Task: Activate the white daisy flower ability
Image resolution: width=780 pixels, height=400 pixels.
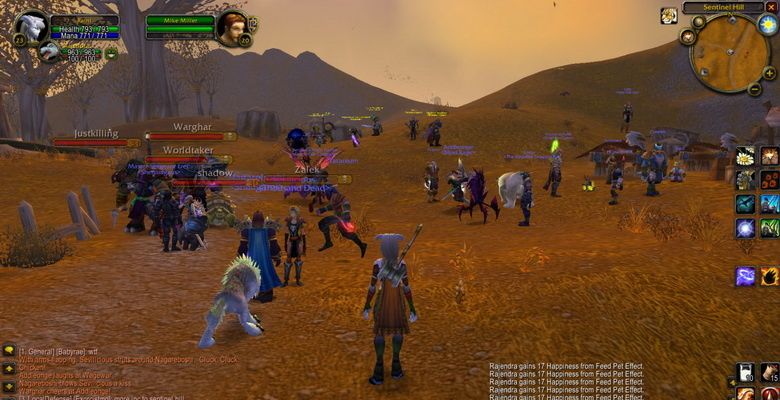Action: (744, 156)
